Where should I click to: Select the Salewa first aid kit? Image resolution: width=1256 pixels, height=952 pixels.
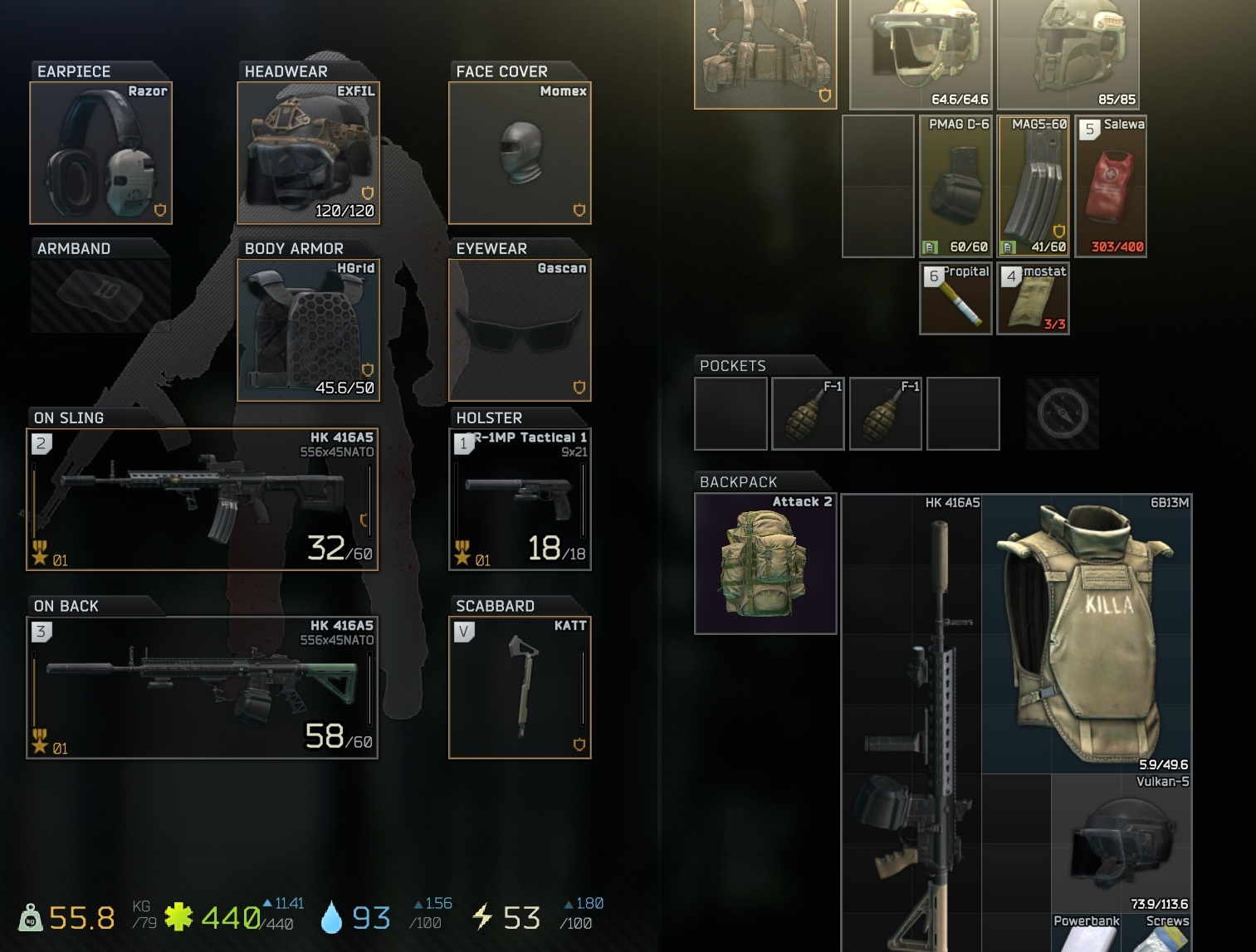(1112, 184)
